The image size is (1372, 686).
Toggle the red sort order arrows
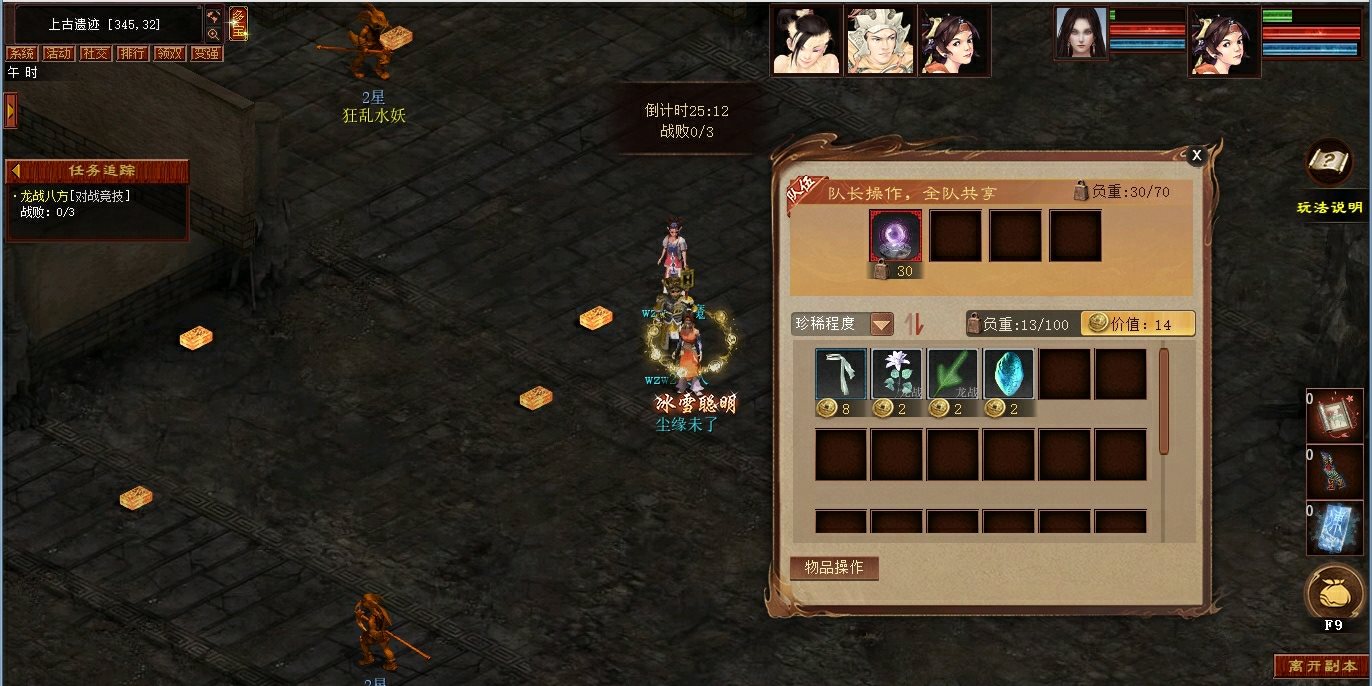(x=913, y=324)
